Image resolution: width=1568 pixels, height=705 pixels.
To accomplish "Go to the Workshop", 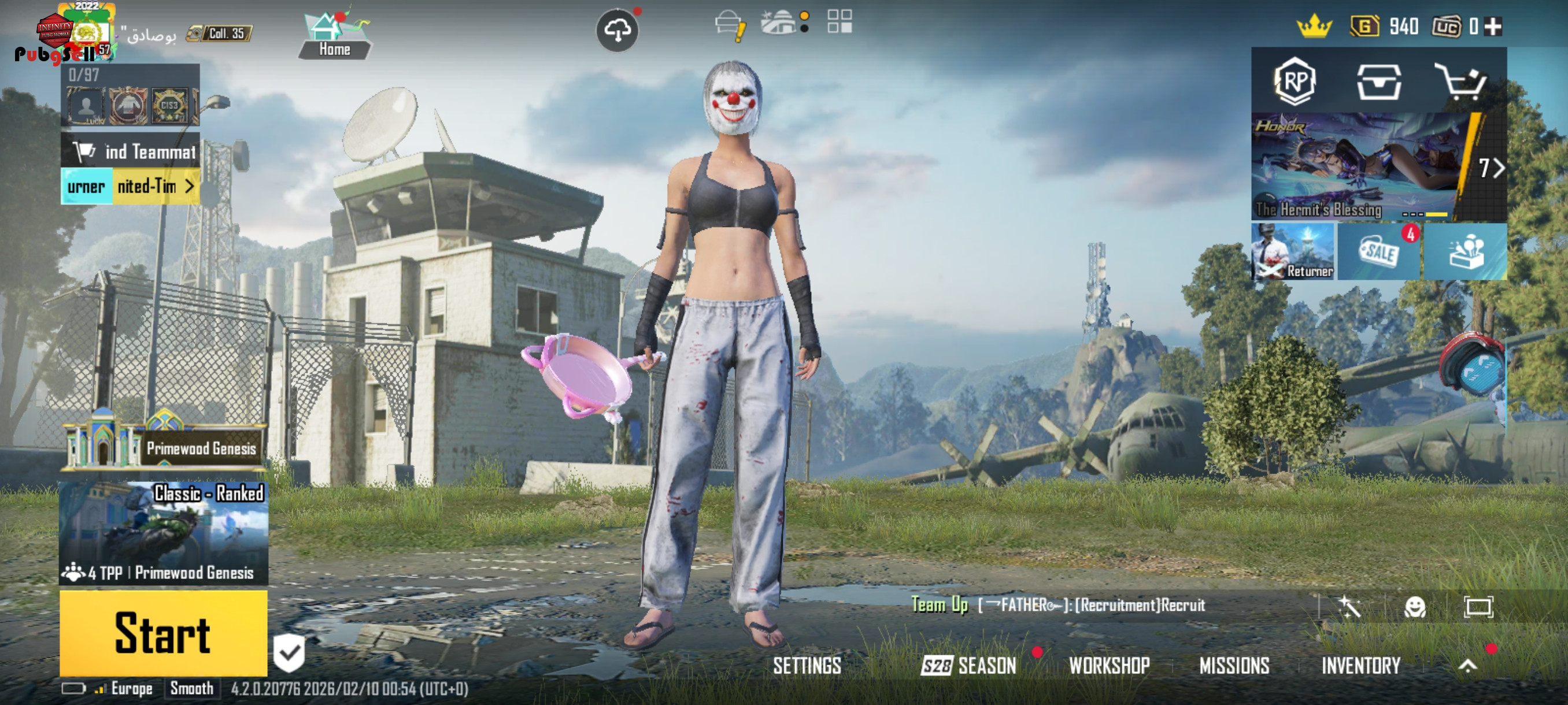I will (1109, 666).
